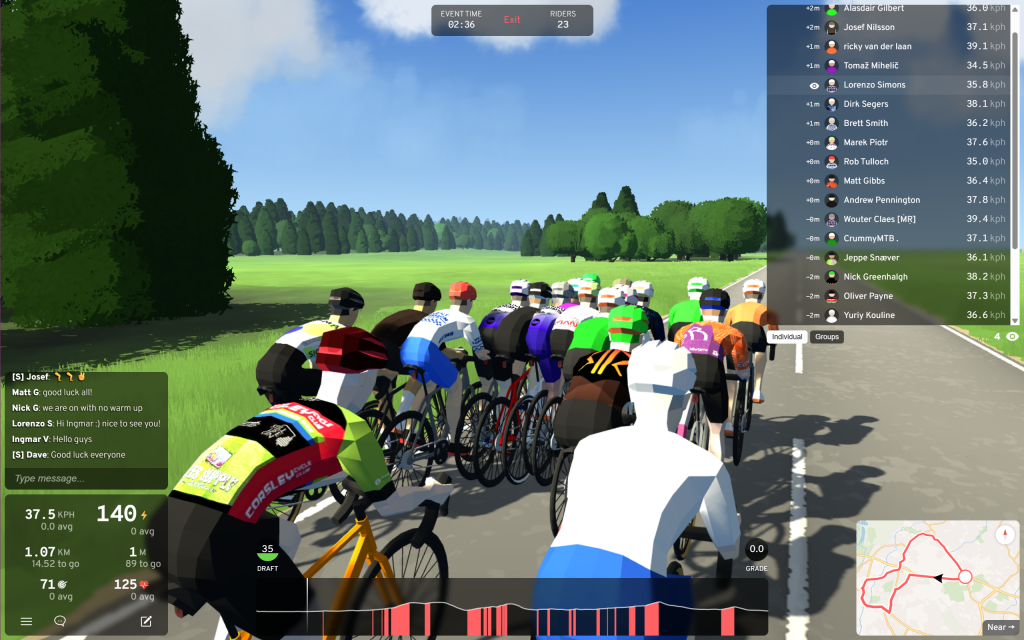The width and height of the screenshot is (1024, 640).
Task: Open the edit layout pencil icon
Action: (146, 621)
